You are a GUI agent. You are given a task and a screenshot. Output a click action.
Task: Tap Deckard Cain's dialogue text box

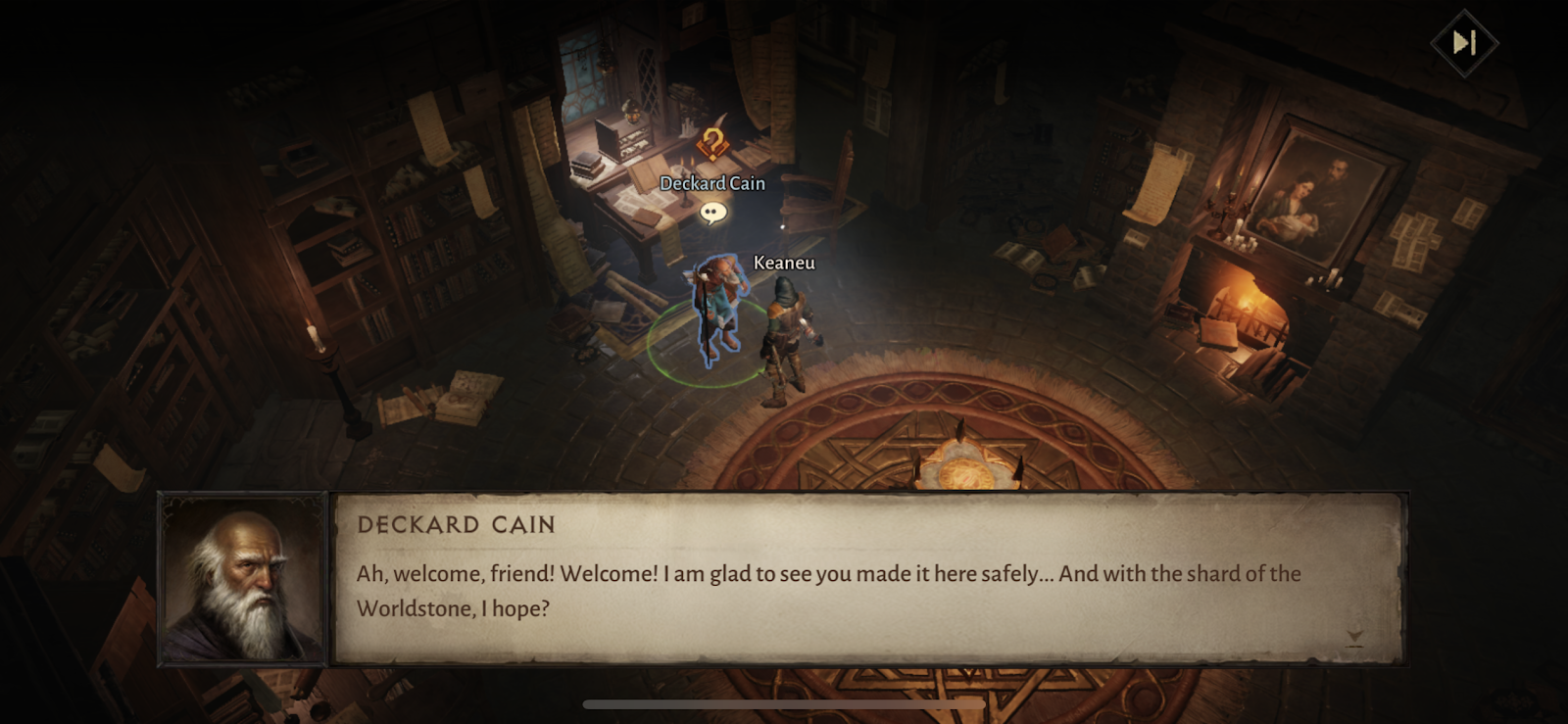867,579
